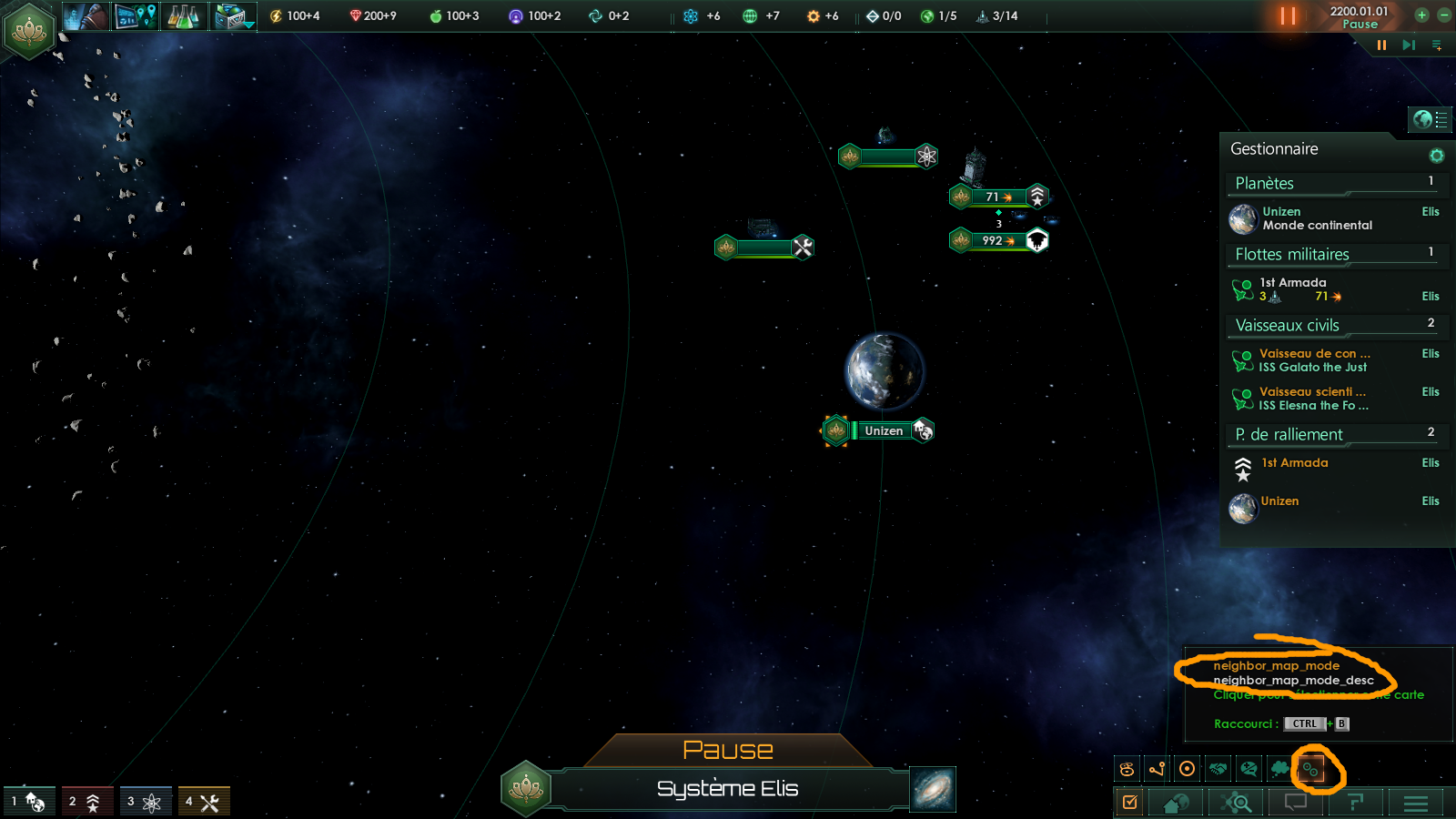Open the galaxy map thumbnail button
Viewport: 1456px width, 819px height.
[933, 789]
